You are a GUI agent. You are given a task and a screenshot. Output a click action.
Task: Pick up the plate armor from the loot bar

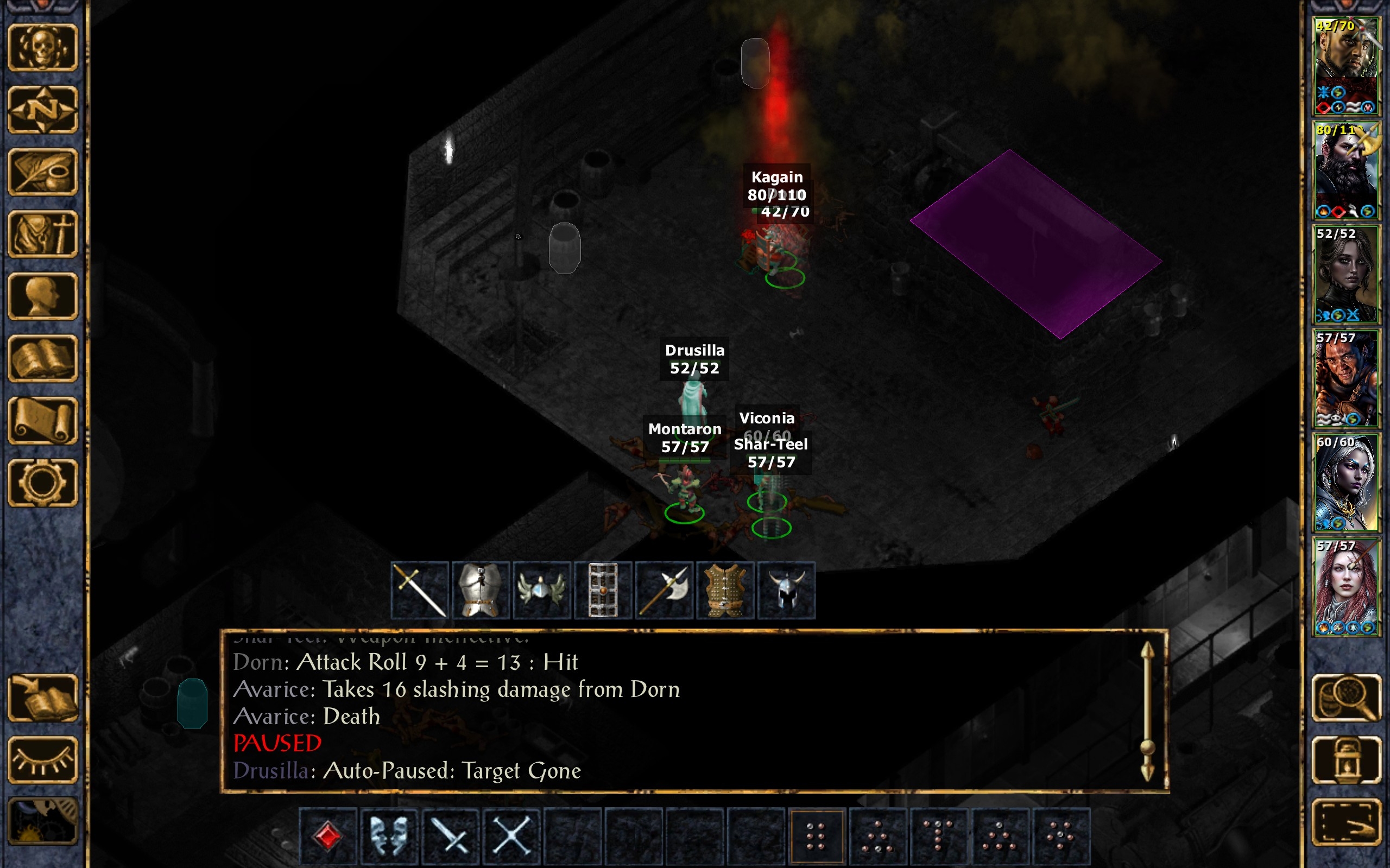pos(481,590)
